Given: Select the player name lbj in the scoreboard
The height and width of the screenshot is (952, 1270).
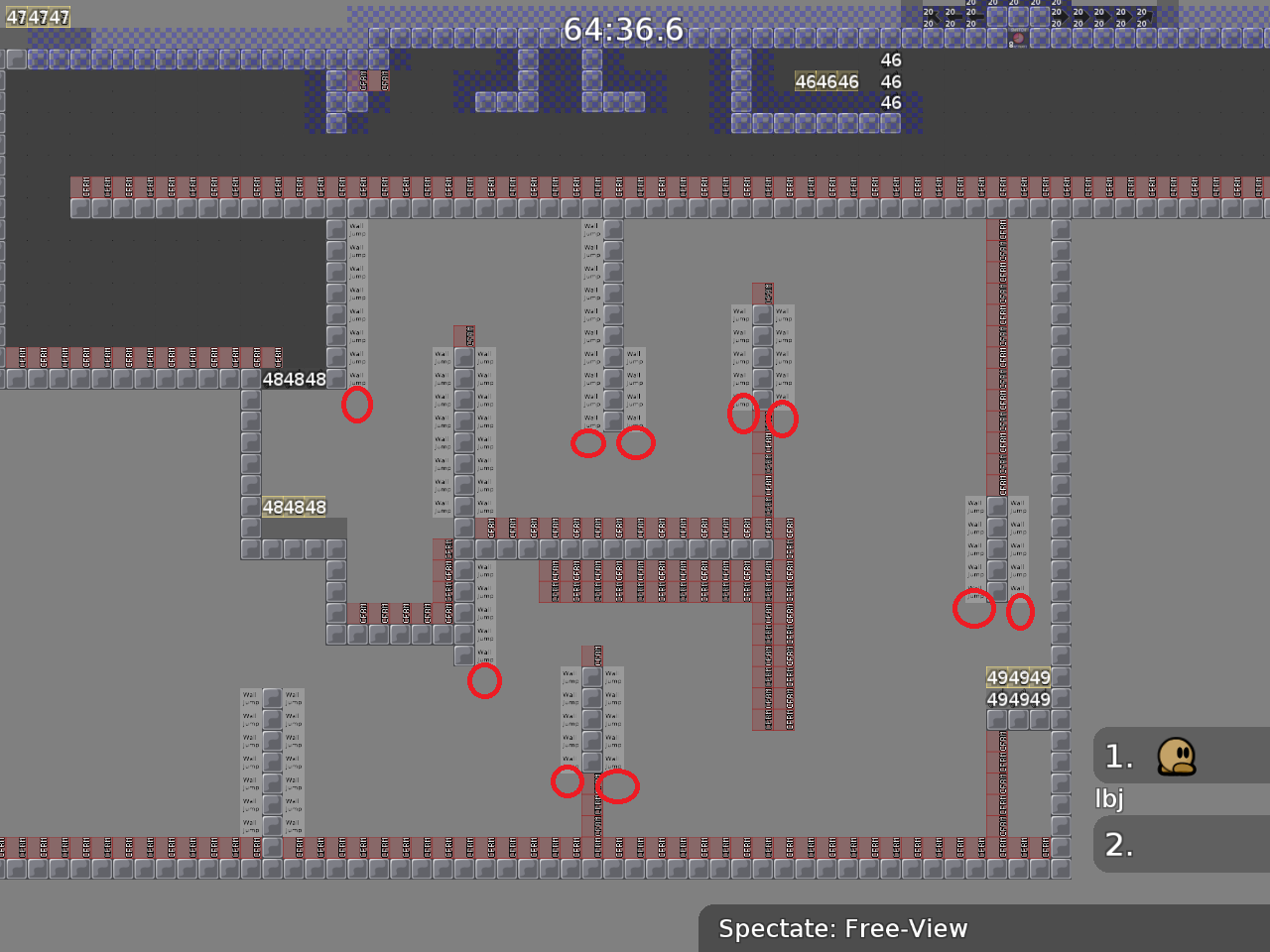Looking at the screenshot, I should click(1108, 798).
